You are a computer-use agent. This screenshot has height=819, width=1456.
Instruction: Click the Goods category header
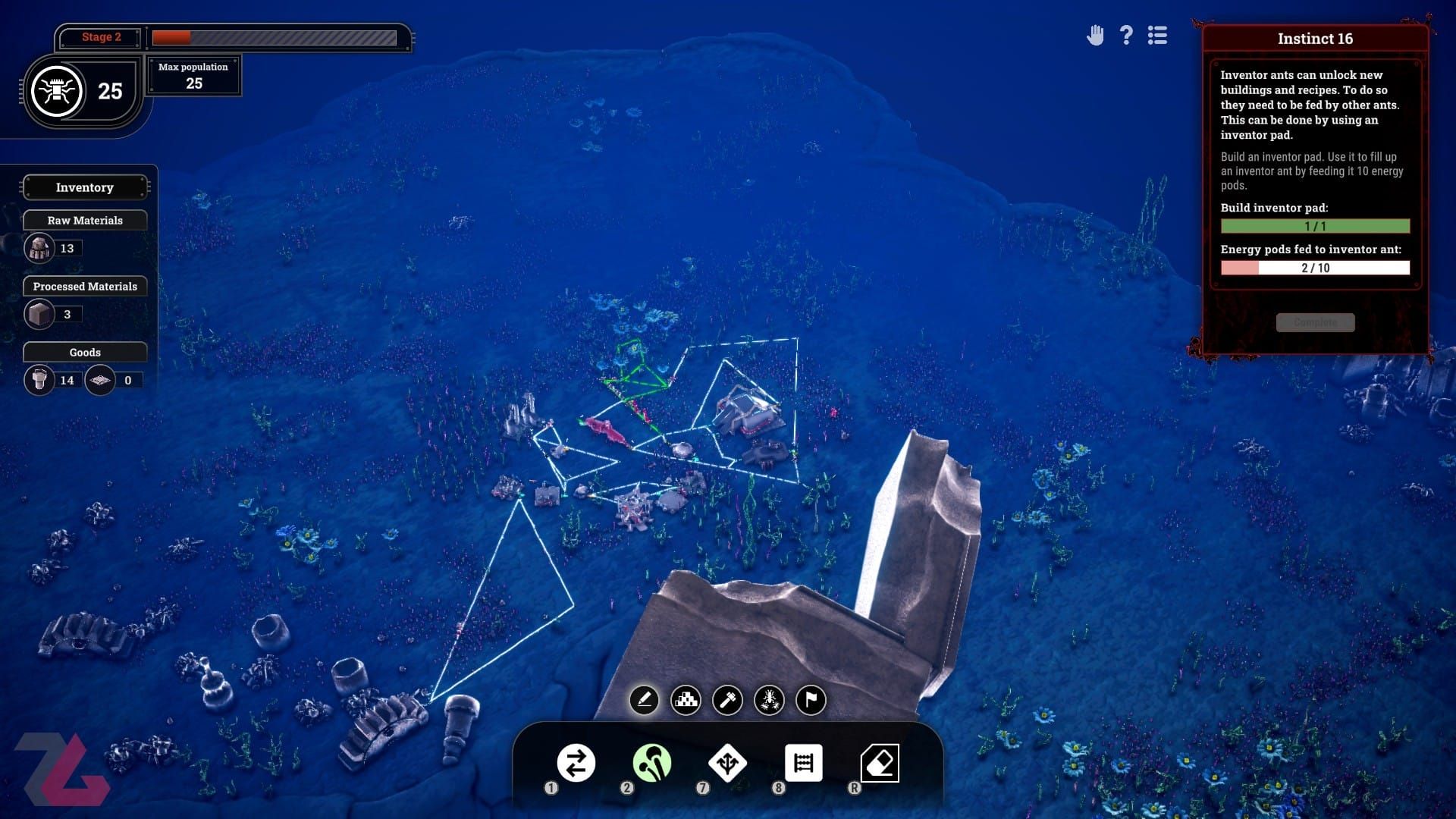85,353
